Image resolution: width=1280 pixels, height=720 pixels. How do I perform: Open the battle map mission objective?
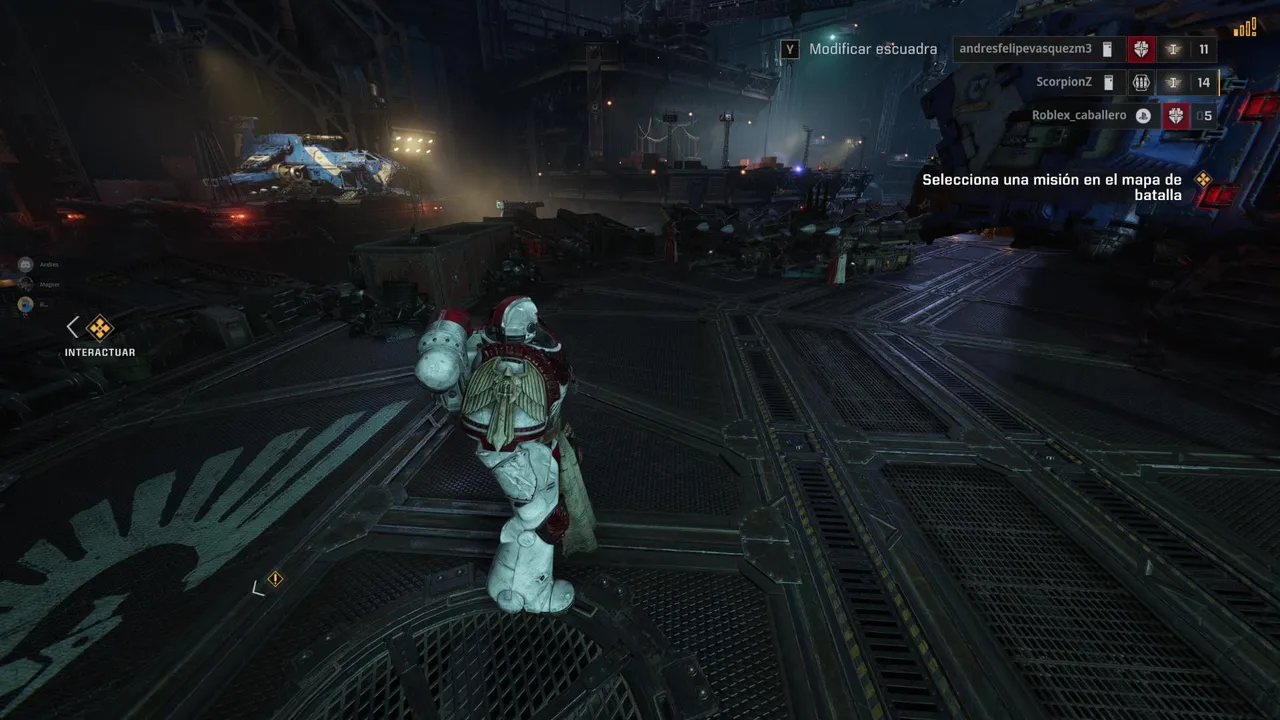click(1051, 187)
